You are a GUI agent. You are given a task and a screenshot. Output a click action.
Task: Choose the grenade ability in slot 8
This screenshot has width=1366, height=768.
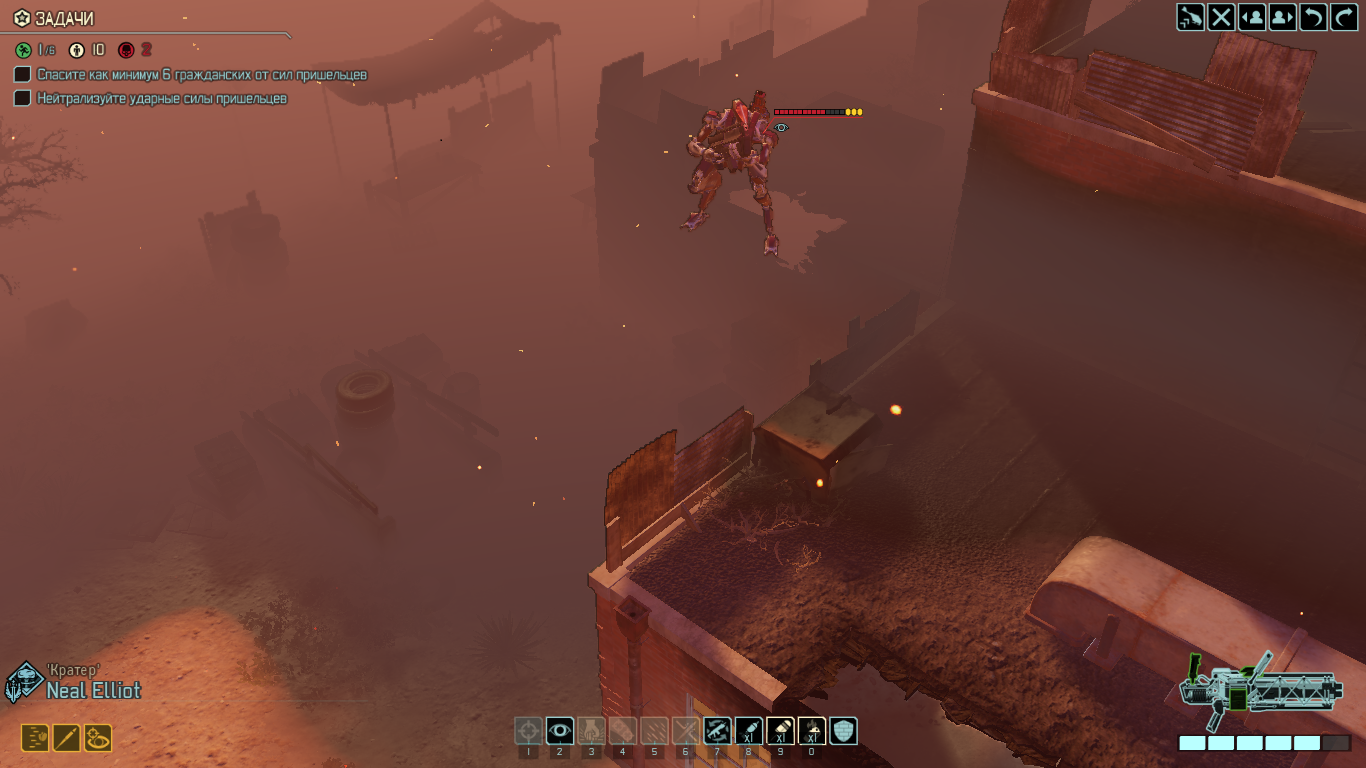[x=748, y=731]
